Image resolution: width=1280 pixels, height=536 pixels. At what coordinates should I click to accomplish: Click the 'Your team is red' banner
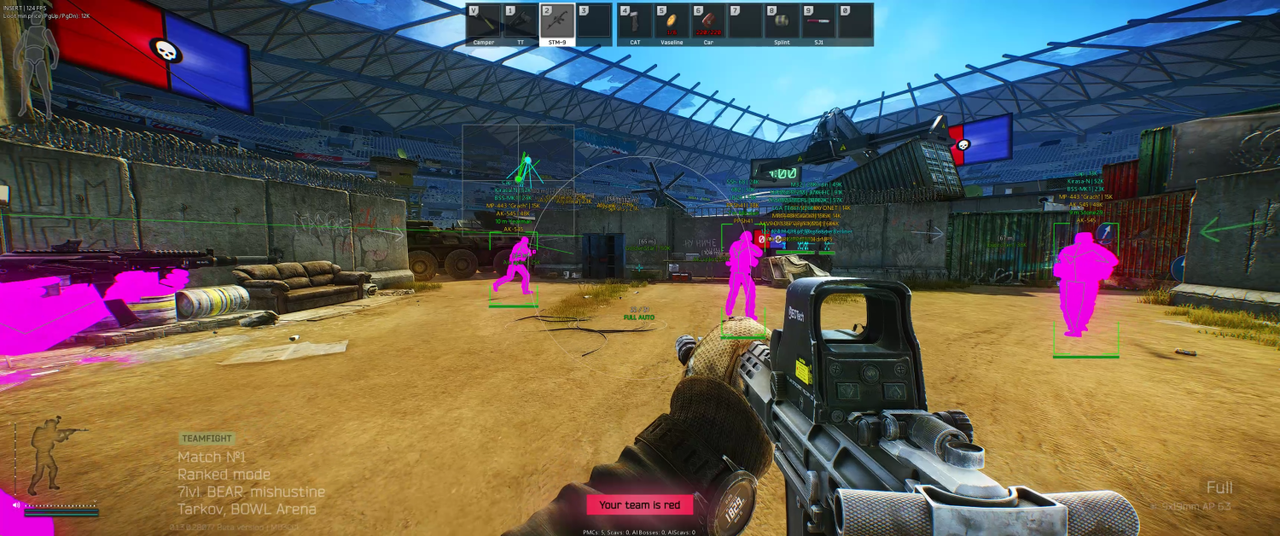coord(639,505)
